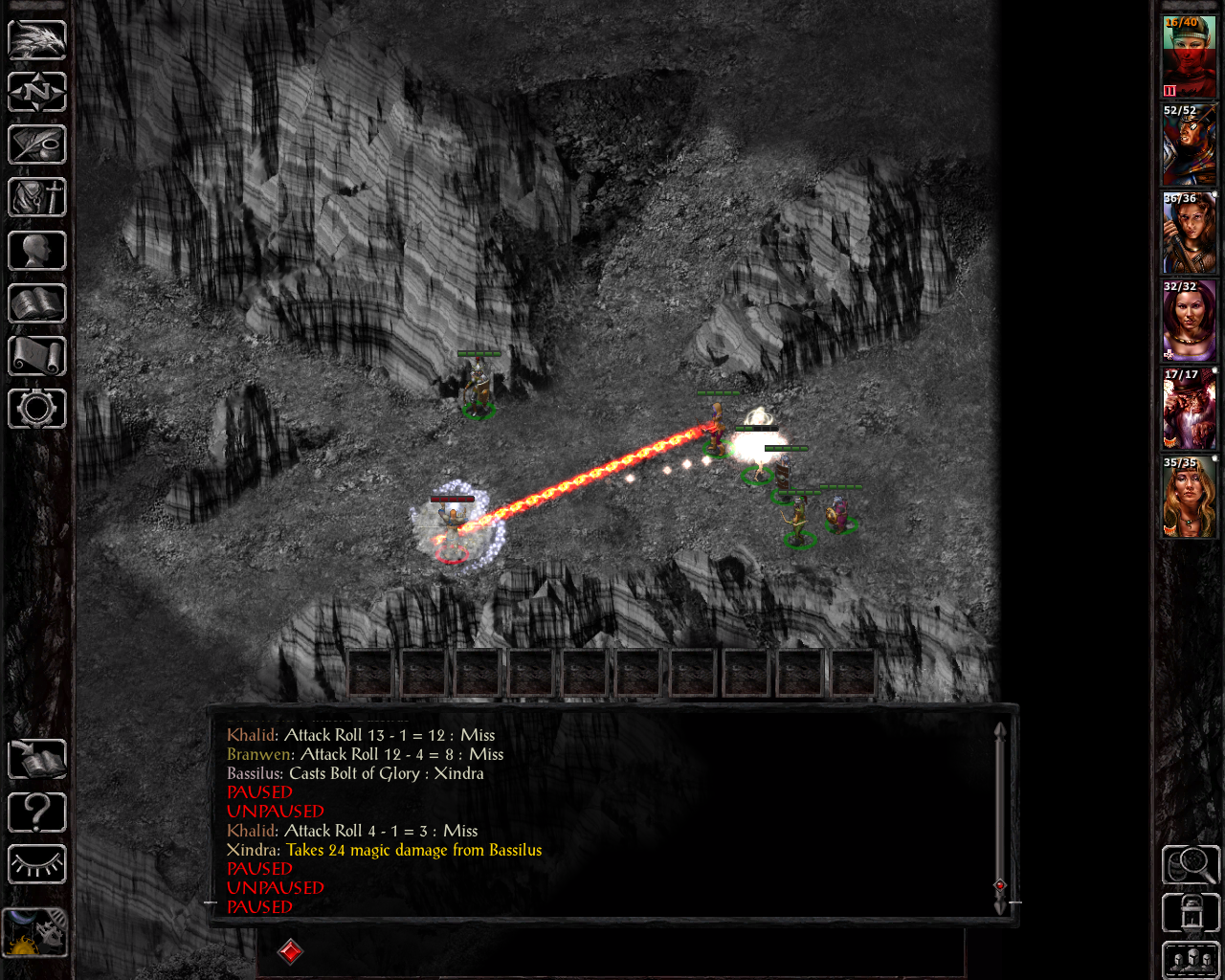Hide the interface with the closed eye button
The image size is (1225, 980).
tap(37, 865)
